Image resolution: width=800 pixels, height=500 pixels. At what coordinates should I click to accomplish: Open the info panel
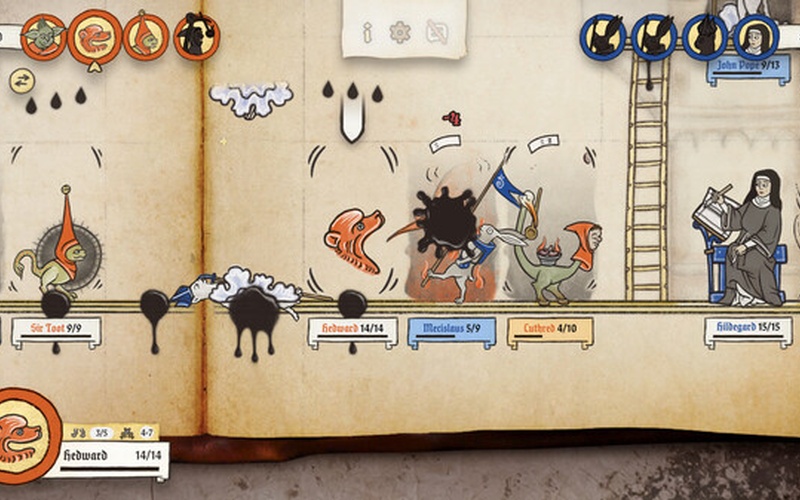click(x=367, y=33)
